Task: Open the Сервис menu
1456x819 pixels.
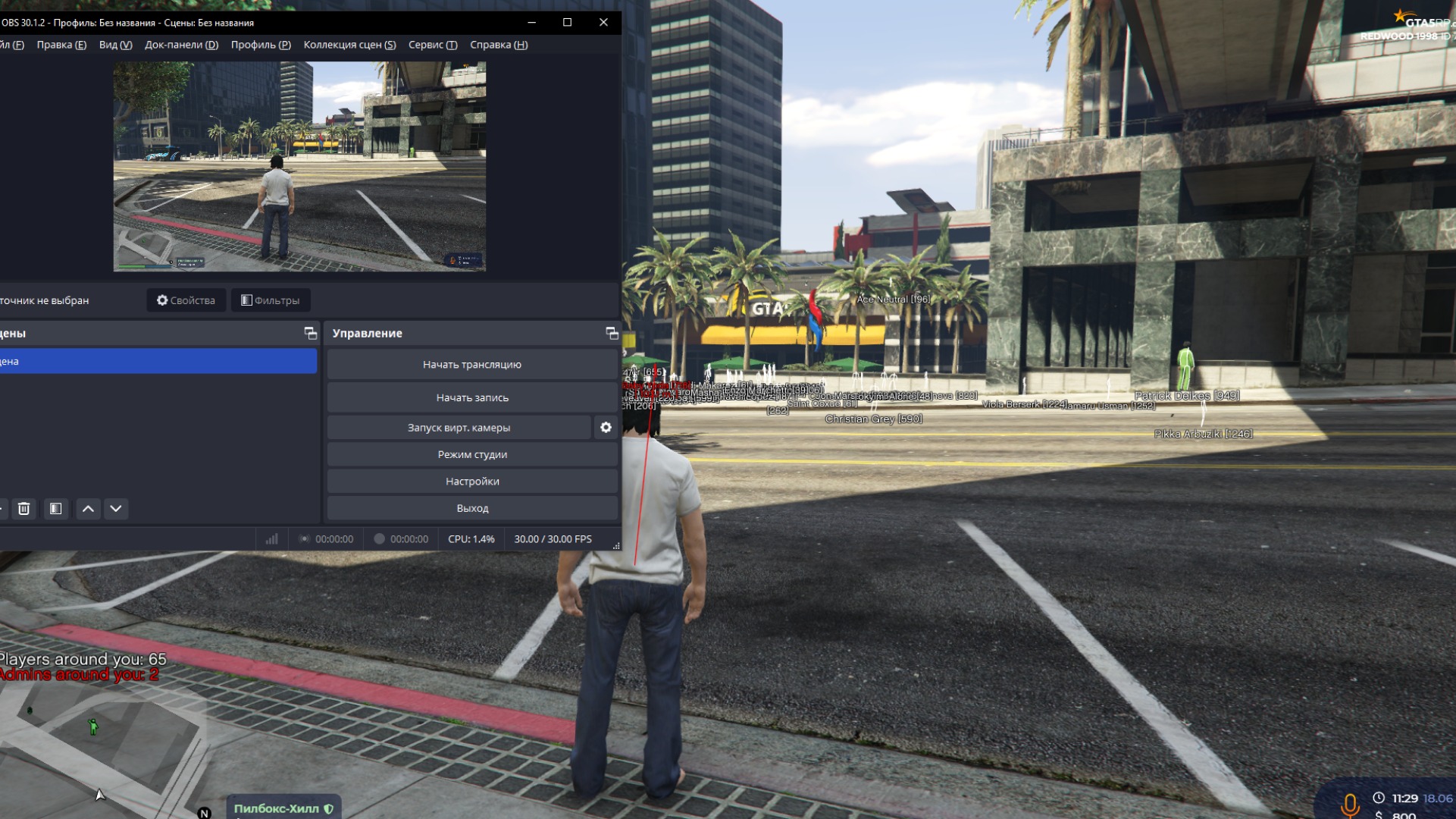Action: 431,45
